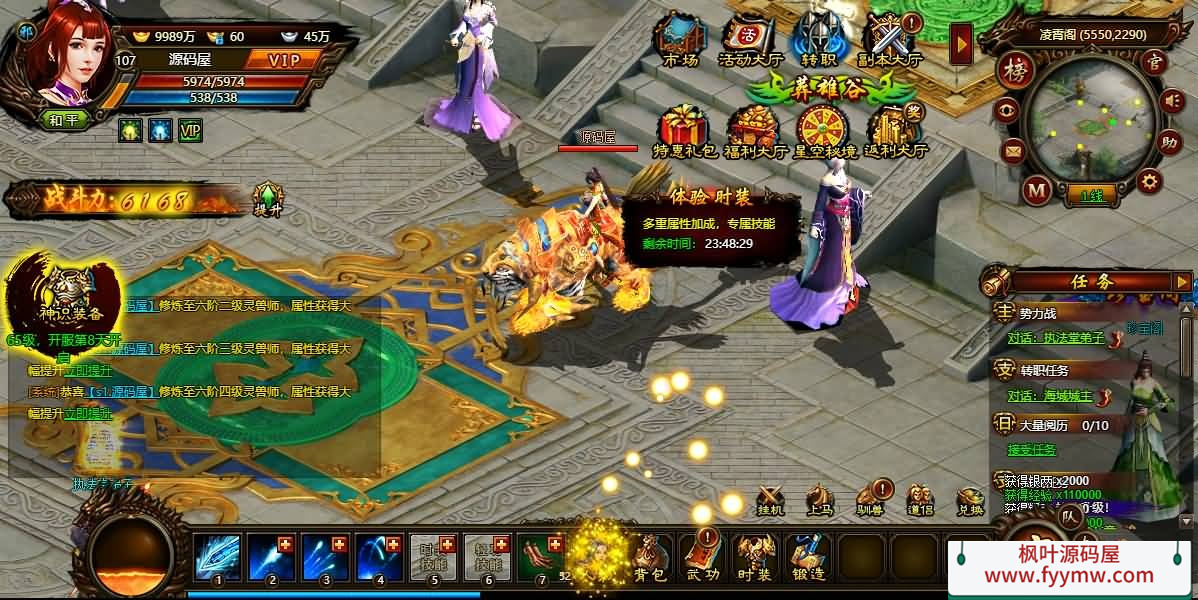This screenshot has height=600, width=1198.
Task: Click the 对话：执法堂弟子 quest link
Action: (x=1054, y=338)
